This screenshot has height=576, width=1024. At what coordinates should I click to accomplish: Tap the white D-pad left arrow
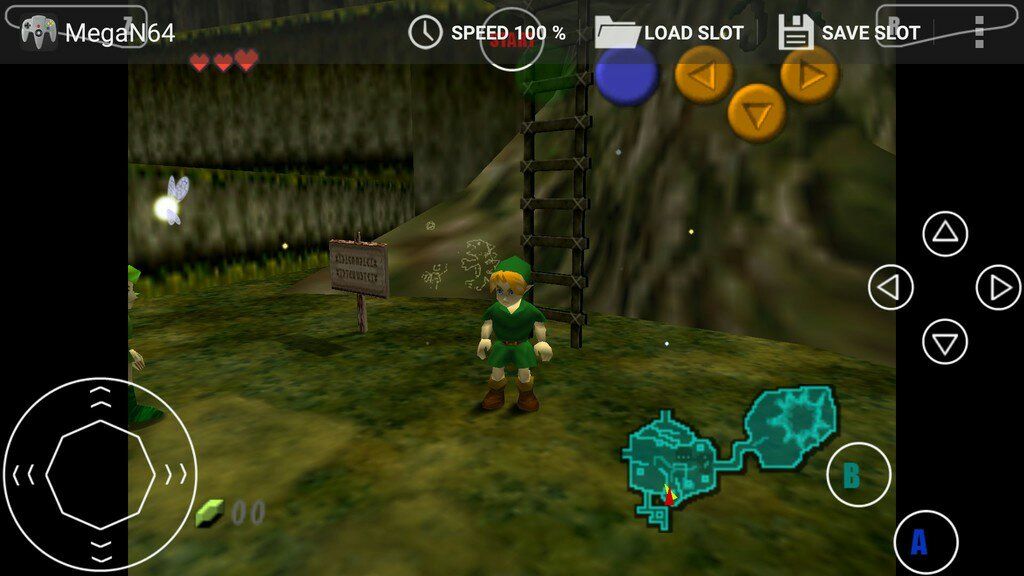(890, 289)
